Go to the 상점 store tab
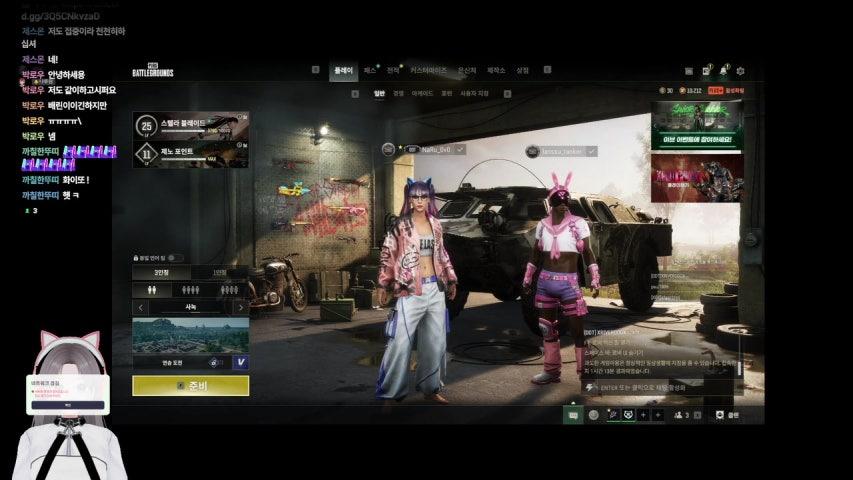This screenshot has height=480, width=853. pos(522,71)
